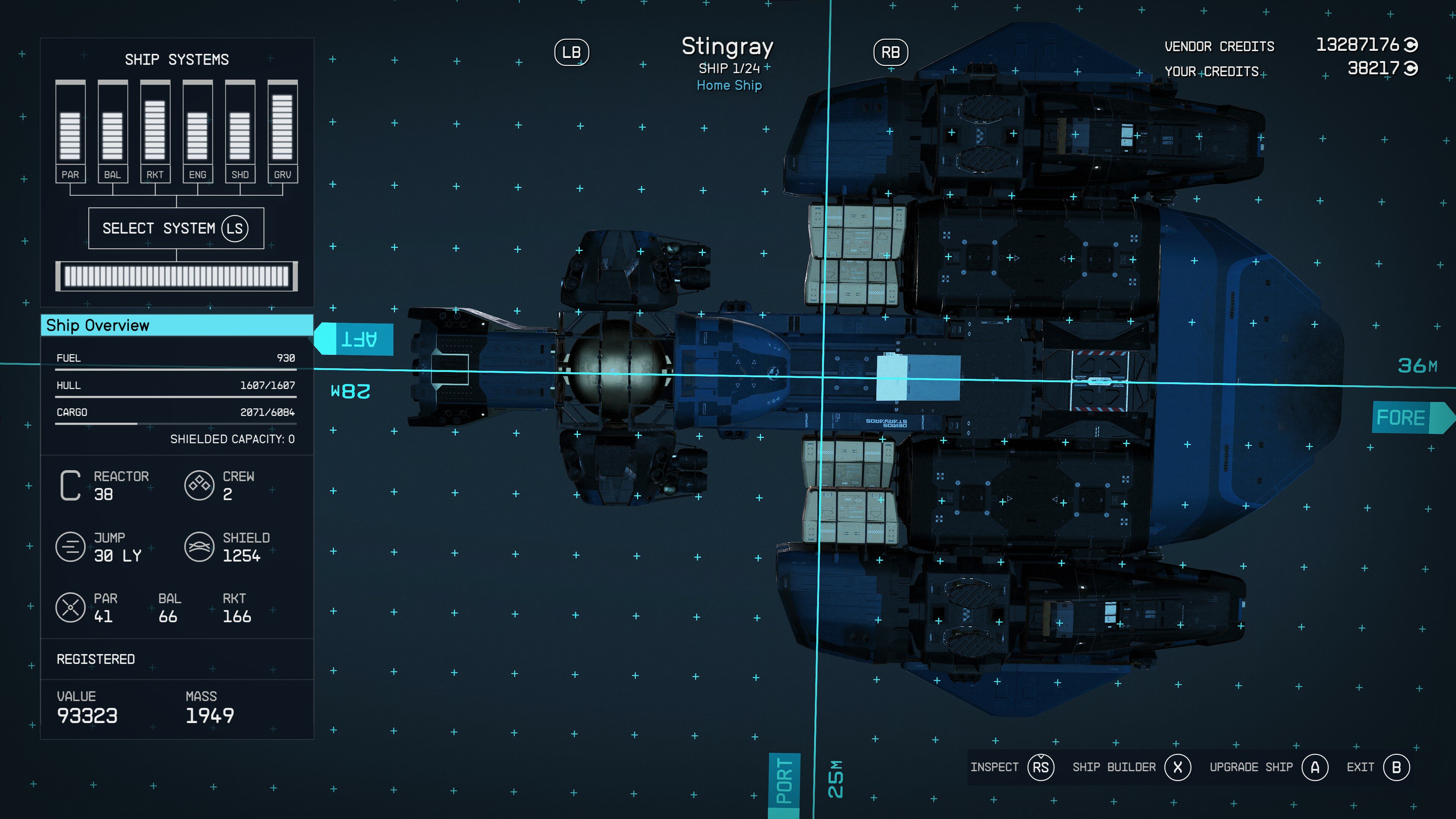The image size is (1456, 819).
Task: Open the Select System LS control
Action: click(x=176, y=228)
